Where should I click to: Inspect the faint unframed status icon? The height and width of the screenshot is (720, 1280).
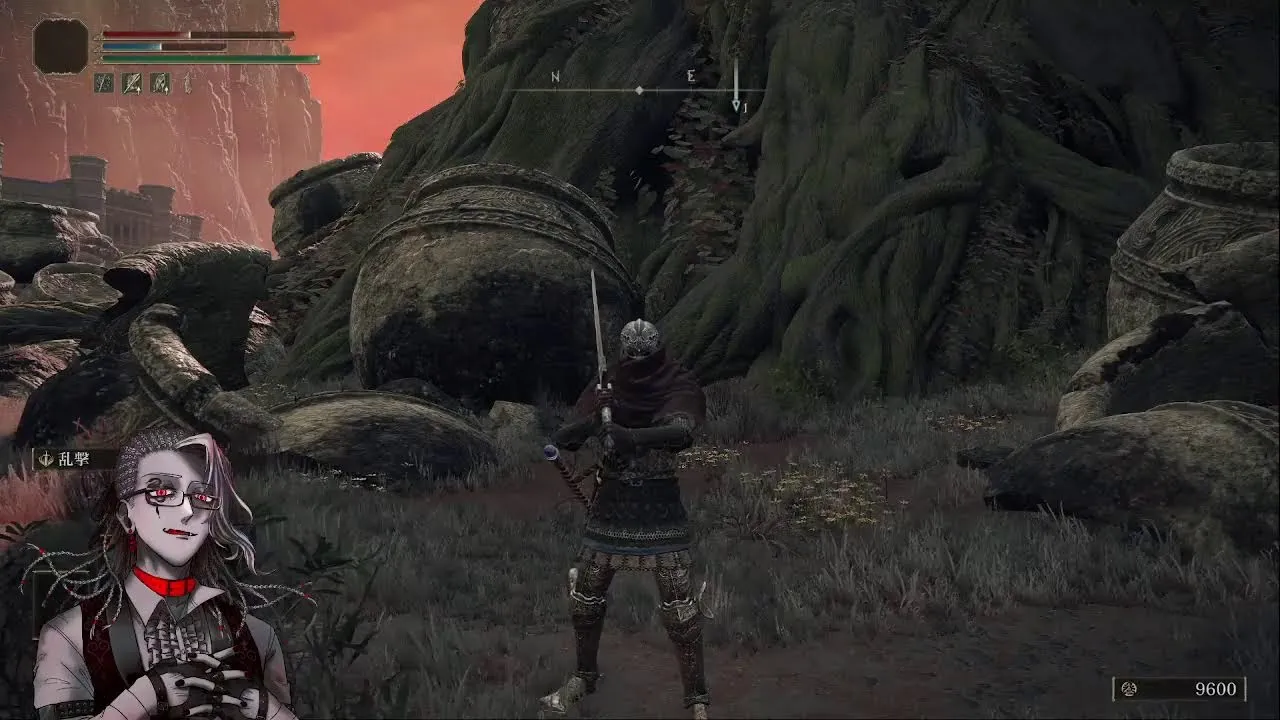pos(187,84)
